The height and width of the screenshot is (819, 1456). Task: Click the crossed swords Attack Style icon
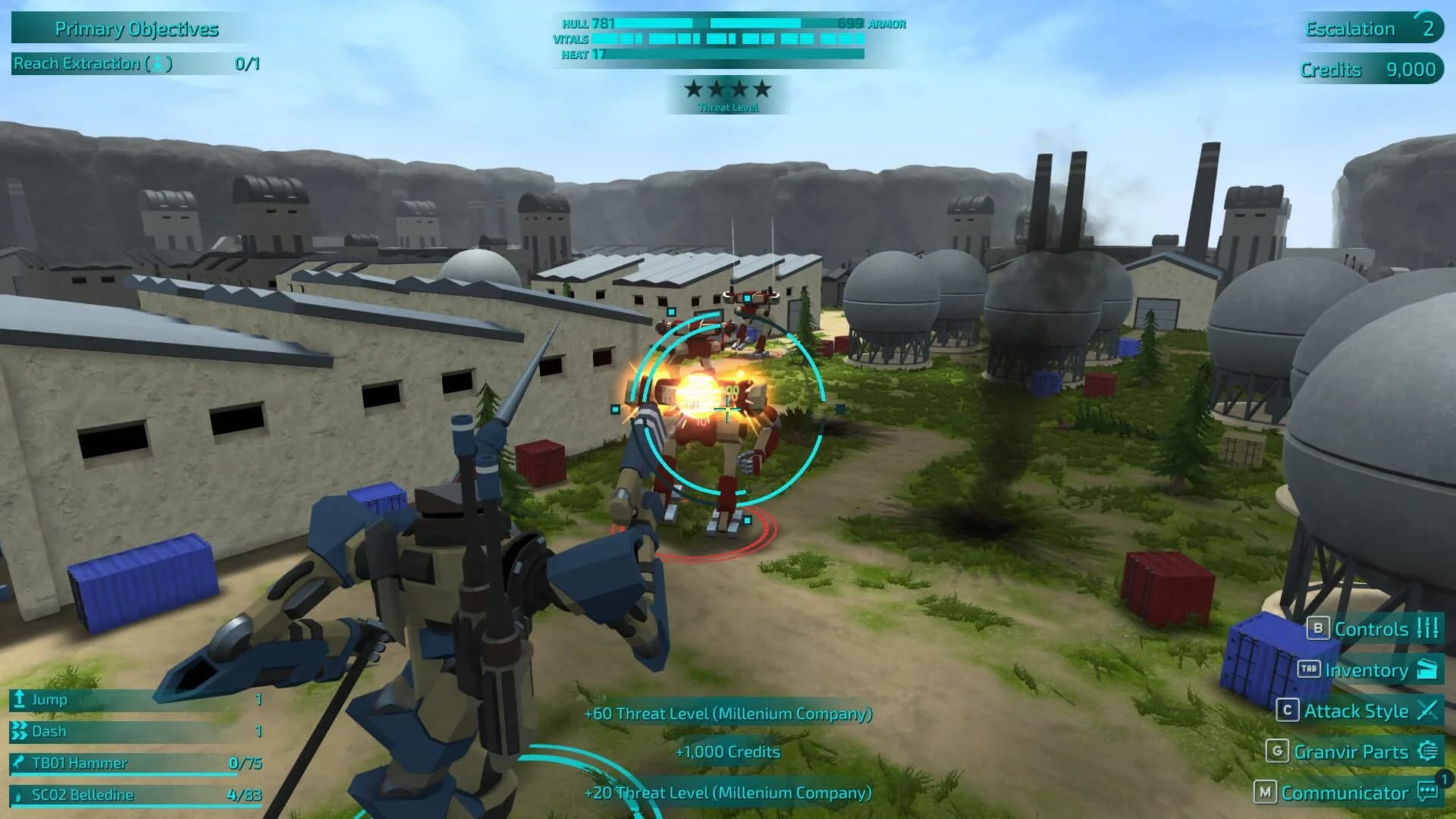tap(1429, 711)
